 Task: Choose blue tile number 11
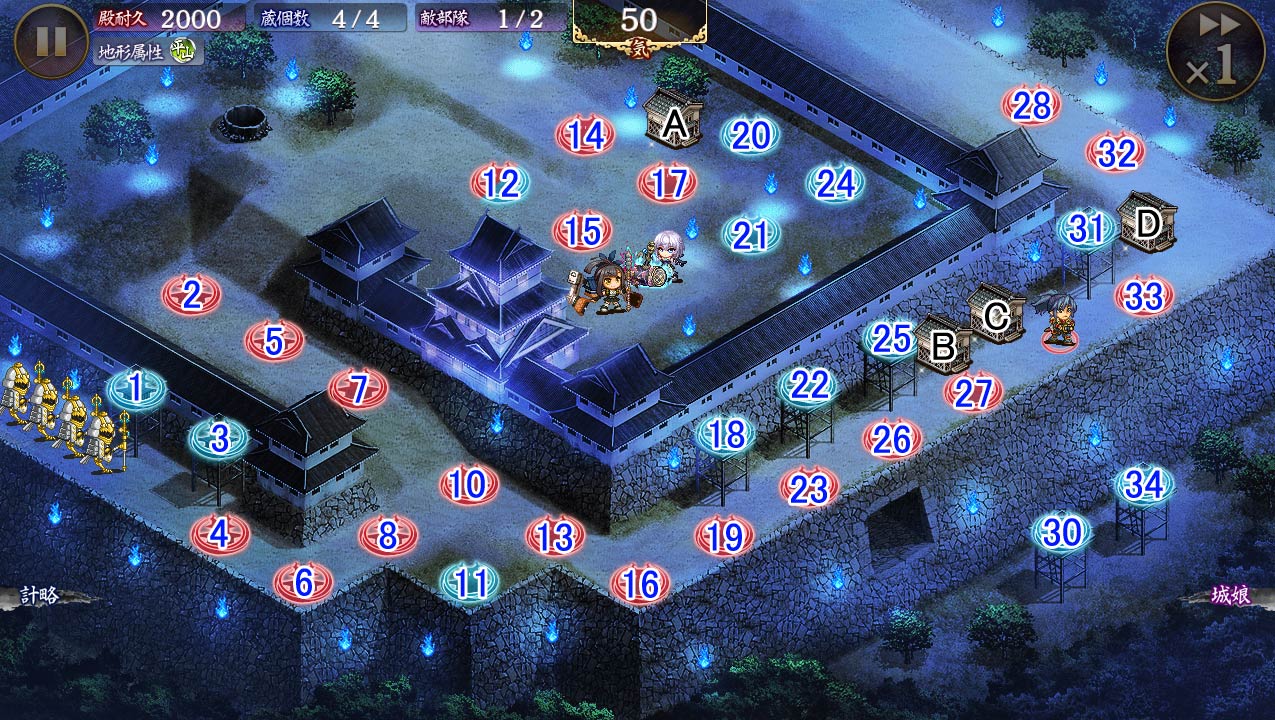pos(470,582)
